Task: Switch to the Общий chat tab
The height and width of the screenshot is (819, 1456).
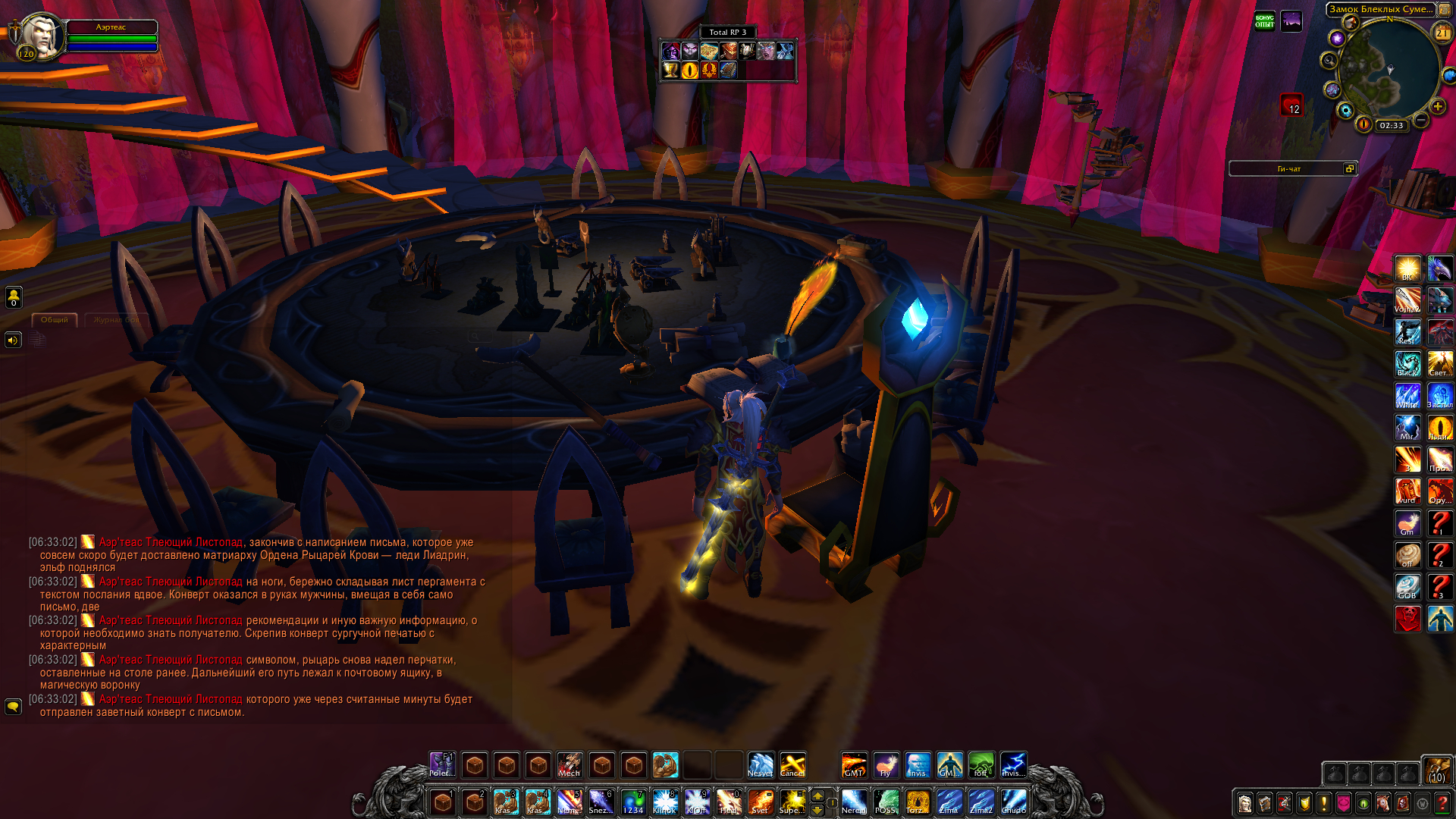Action: [x=54, y=320]
